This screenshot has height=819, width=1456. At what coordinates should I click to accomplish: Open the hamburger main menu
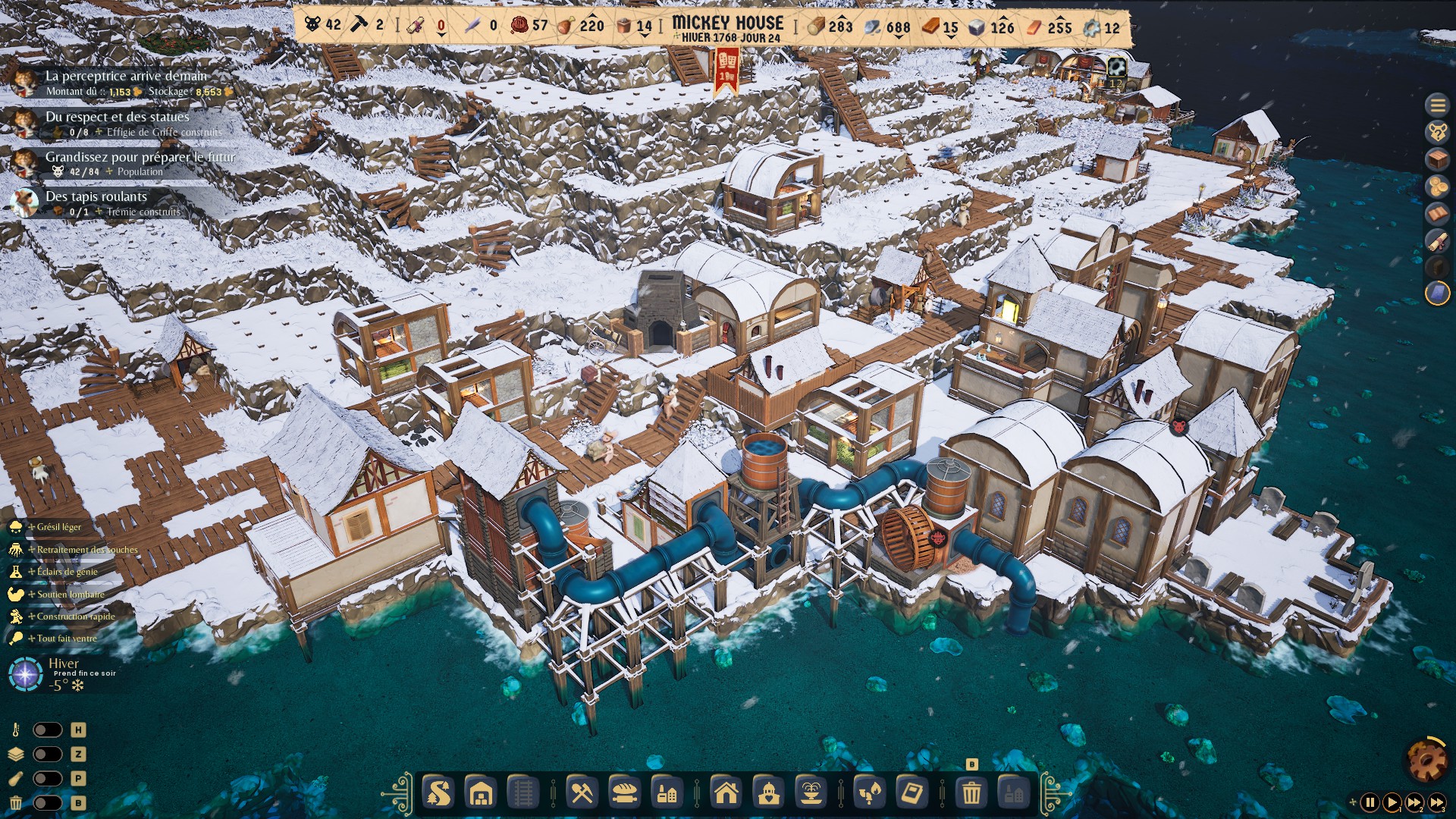1437,105
